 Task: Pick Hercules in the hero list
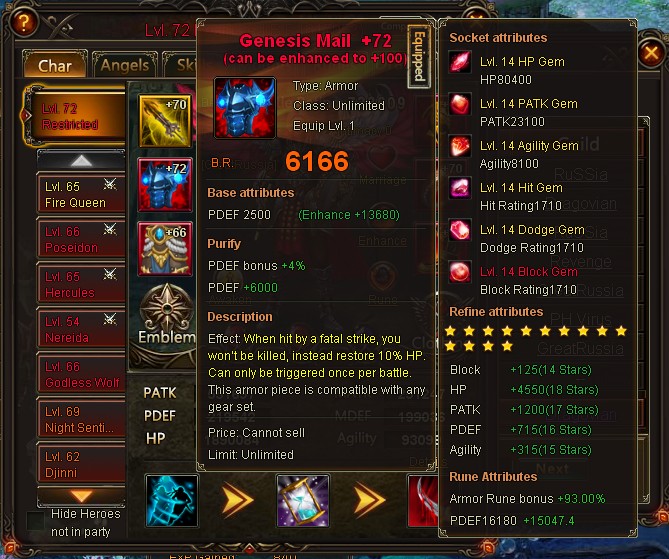(80, 284)
